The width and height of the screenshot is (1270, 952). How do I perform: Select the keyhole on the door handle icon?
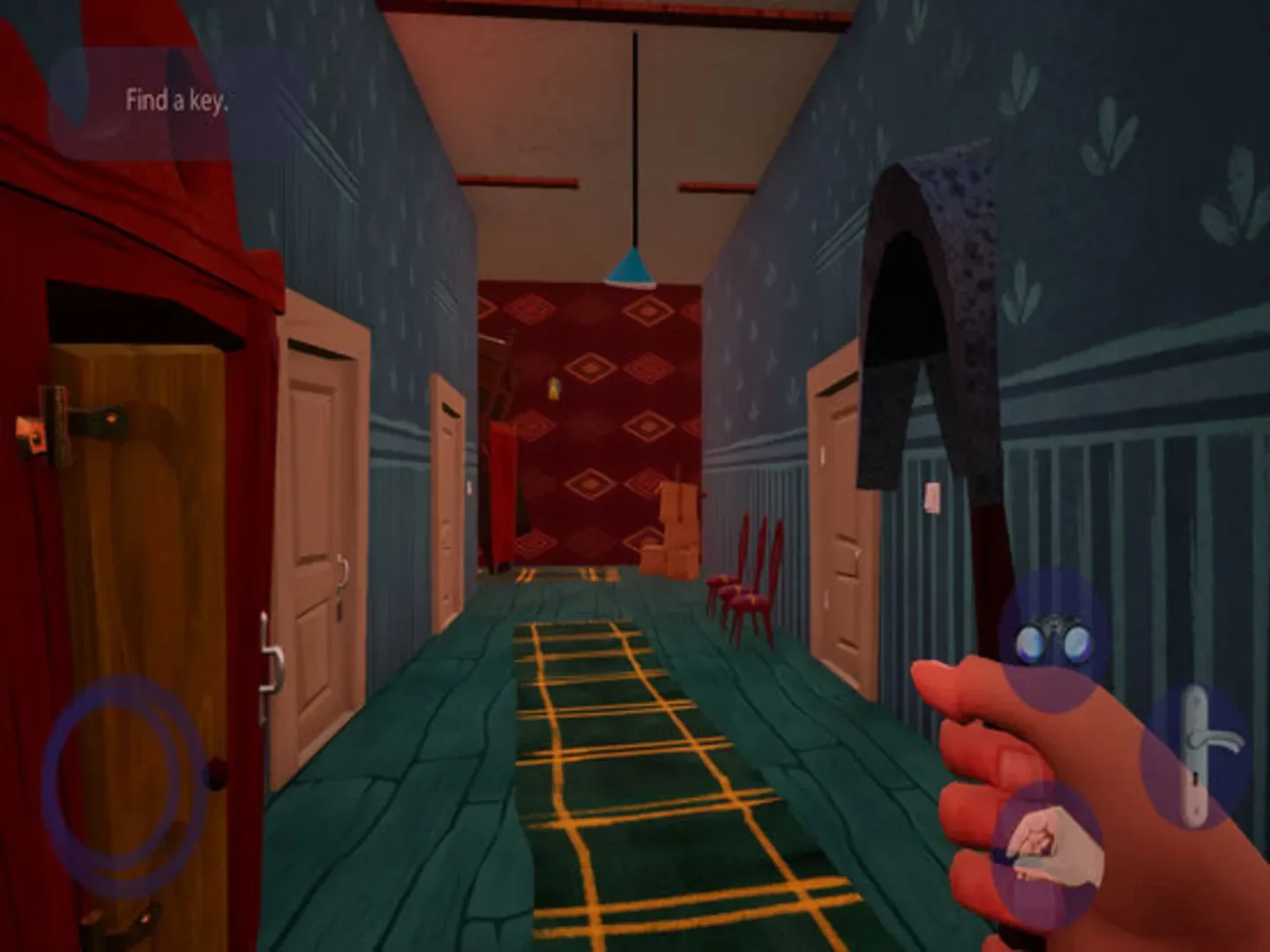pos(1196,780)
